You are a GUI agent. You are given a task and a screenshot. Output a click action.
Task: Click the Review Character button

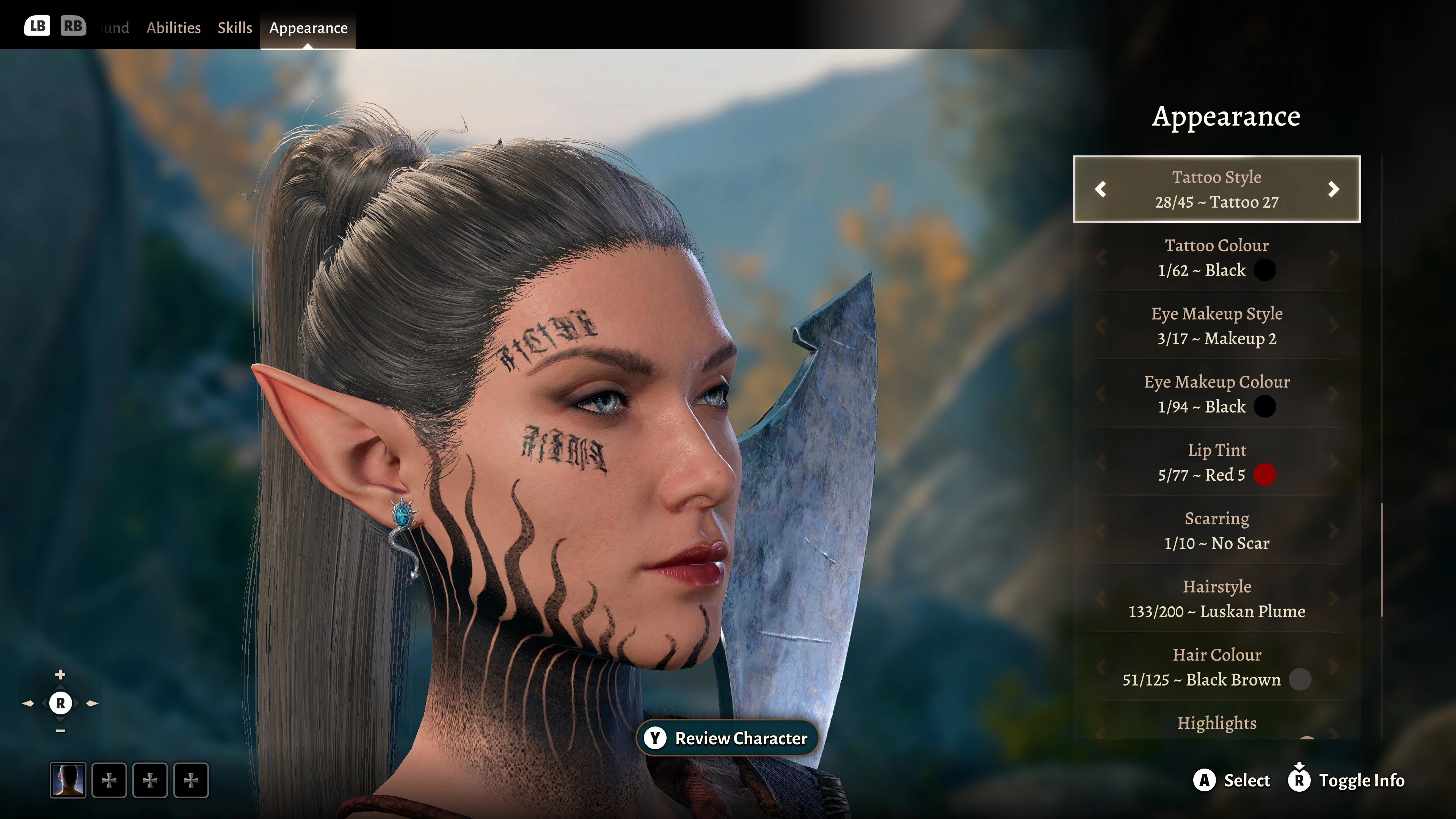coord(728,738)
